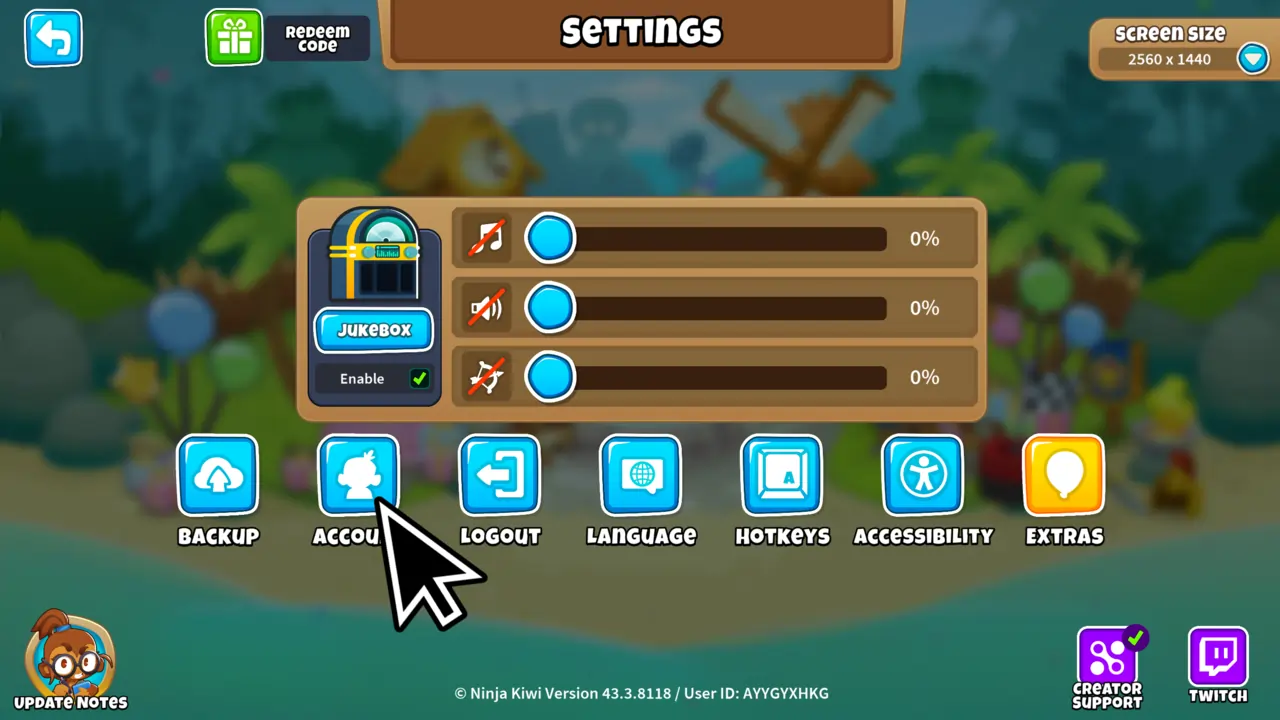Viewport: 1280px width, 720px height.
Task: Click the muted sound speaker icon
Action: pos(487,308)
